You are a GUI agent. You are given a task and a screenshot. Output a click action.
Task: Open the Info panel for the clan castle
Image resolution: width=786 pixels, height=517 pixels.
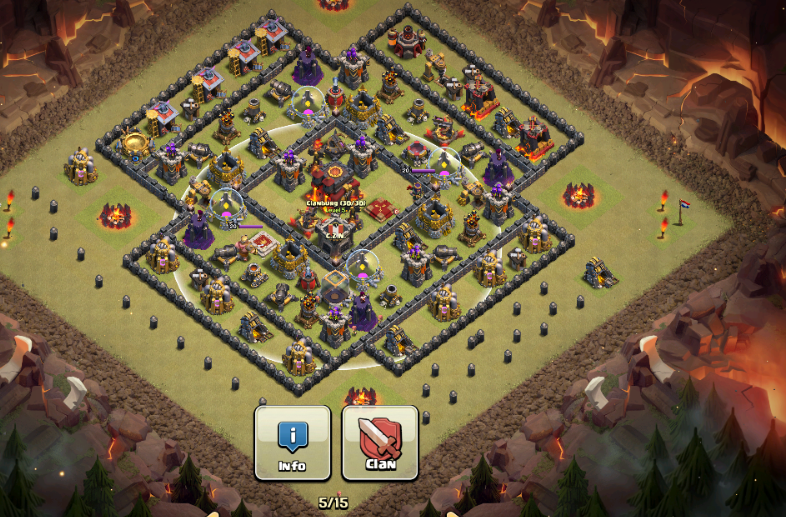(292, 442)
